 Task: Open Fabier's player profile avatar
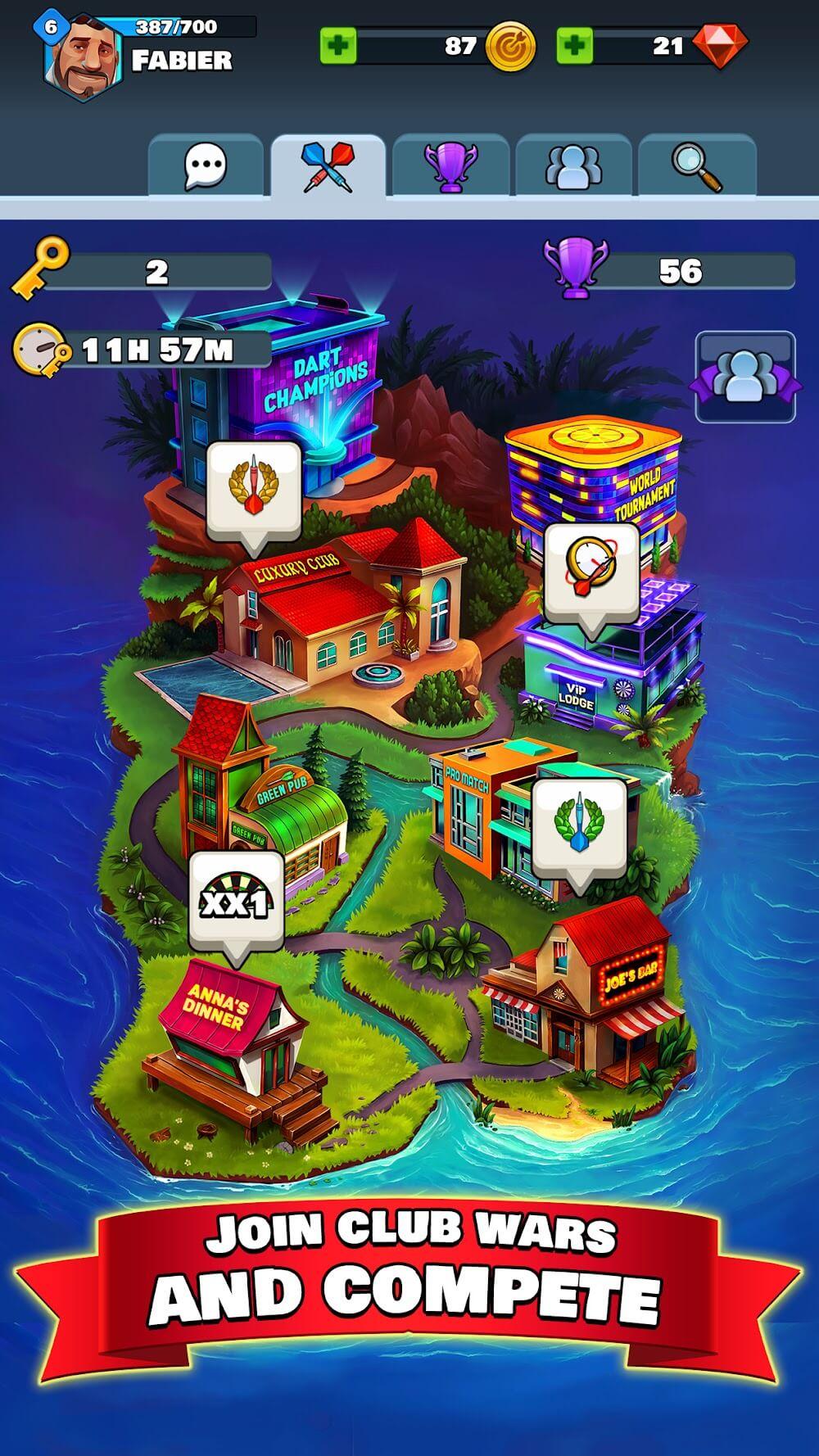tap(82, 56)
